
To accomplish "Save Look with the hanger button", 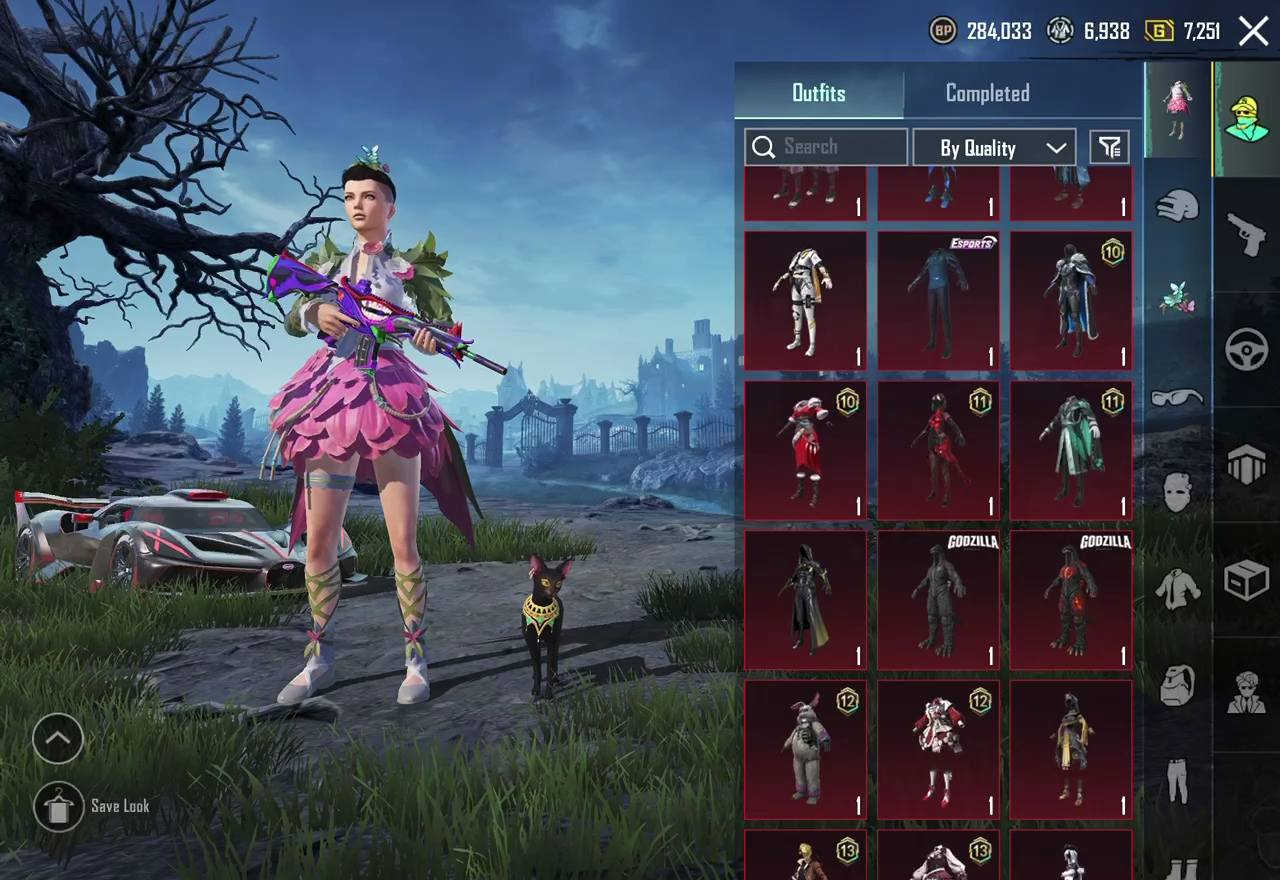I will 58,807.
